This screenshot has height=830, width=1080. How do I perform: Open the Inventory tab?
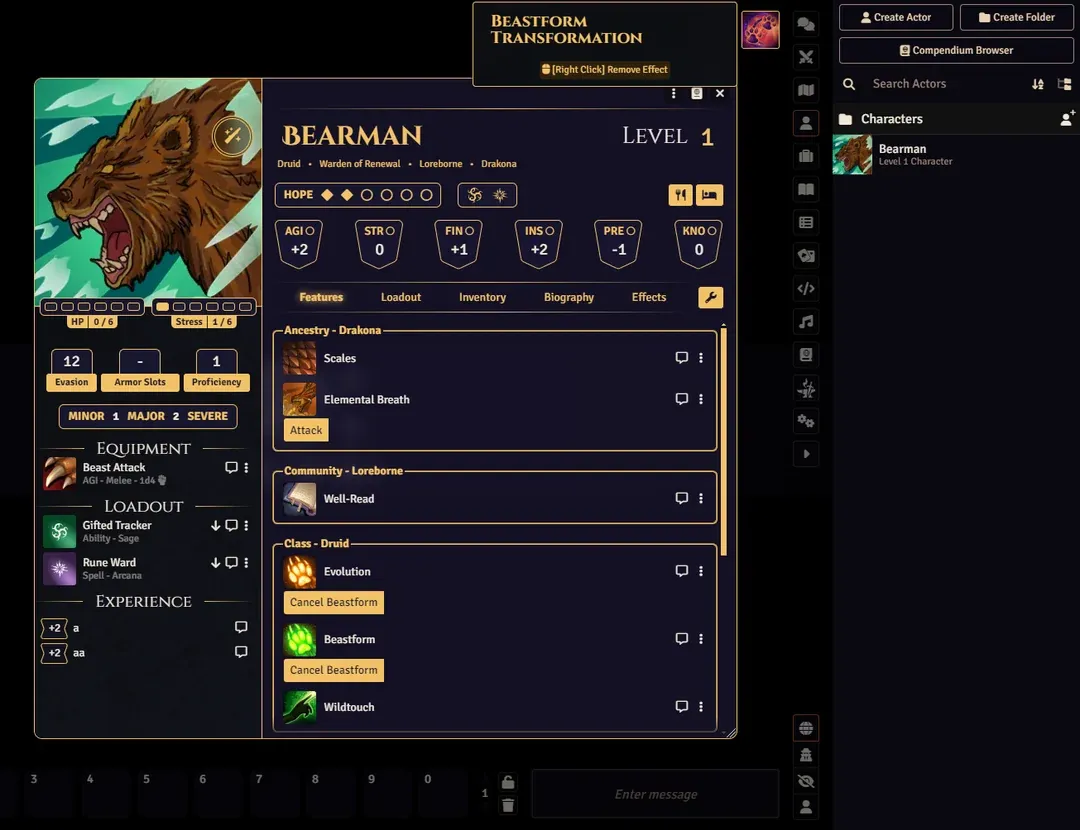pos(482,297)
